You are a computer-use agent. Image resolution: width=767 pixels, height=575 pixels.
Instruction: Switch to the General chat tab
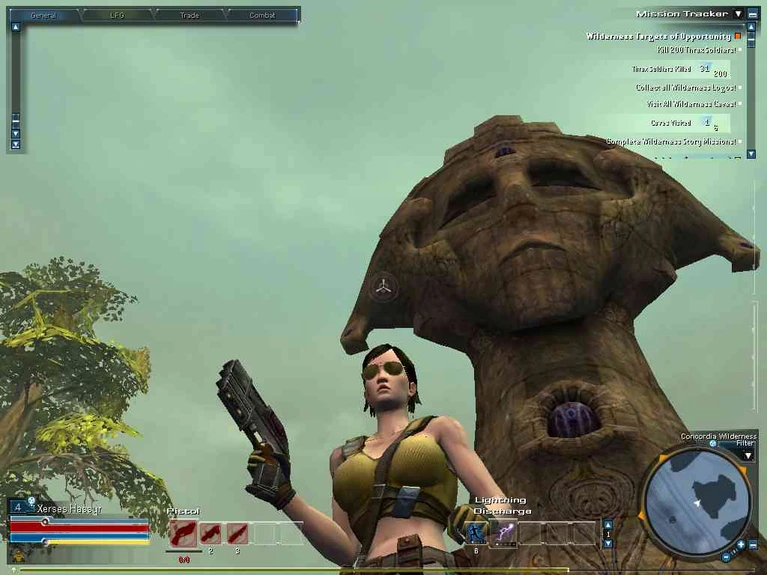[x=43, y=16]
